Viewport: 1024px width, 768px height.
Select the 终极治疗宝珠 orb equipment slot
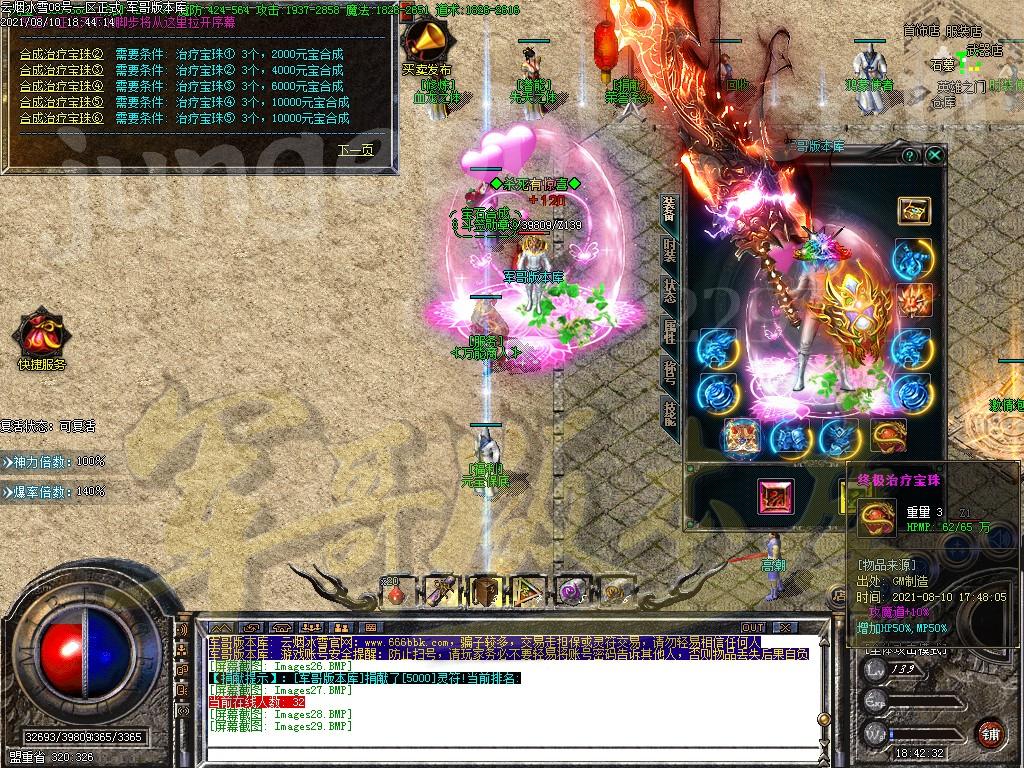coord(887,436)
